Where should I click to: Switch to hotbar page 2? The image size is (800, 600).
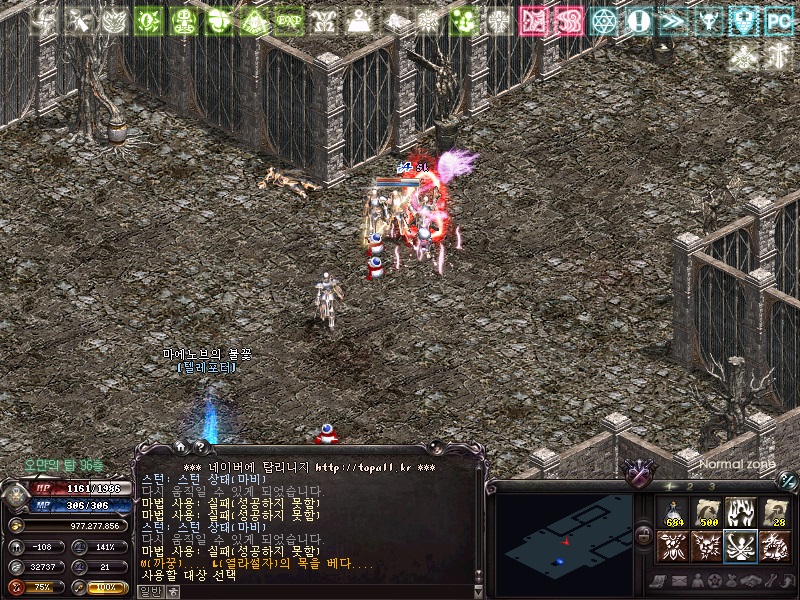(x=689, y=486)
